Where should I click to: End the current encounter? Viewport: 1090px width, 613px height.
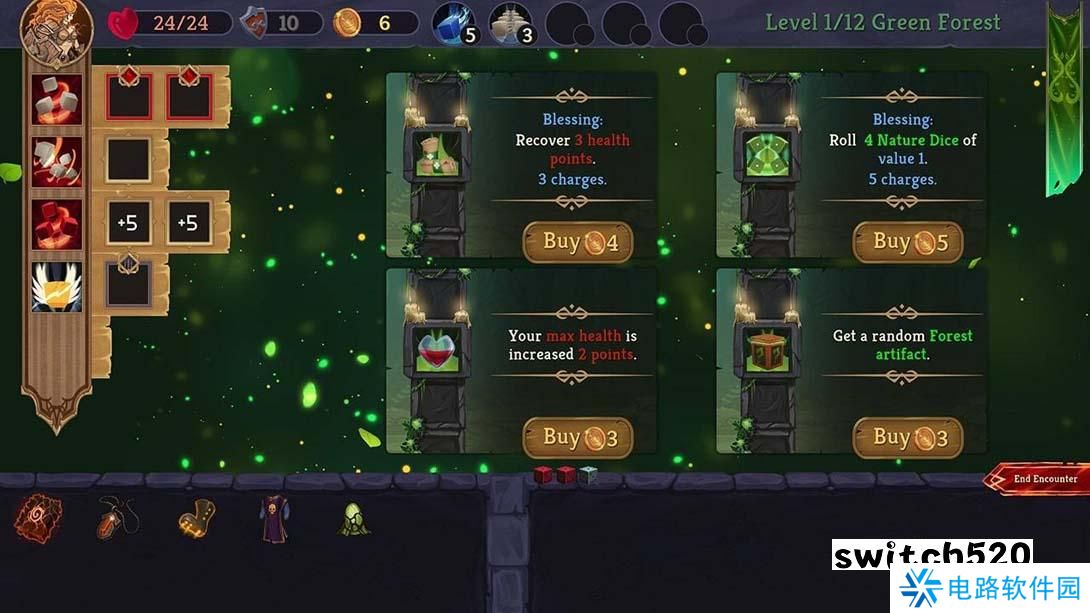[x=1039, y=479]
